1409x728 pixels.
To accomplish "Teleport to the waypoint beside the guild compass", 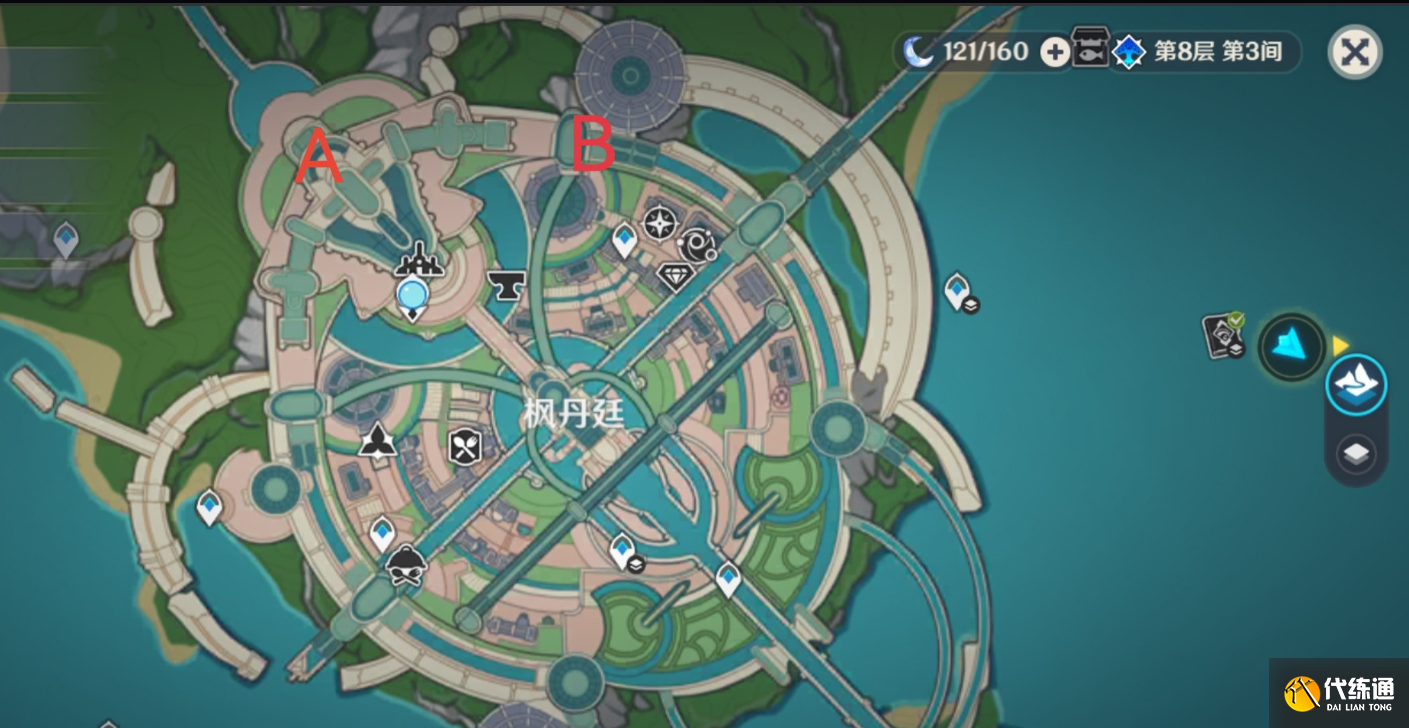I will click(x=625, y=239).
